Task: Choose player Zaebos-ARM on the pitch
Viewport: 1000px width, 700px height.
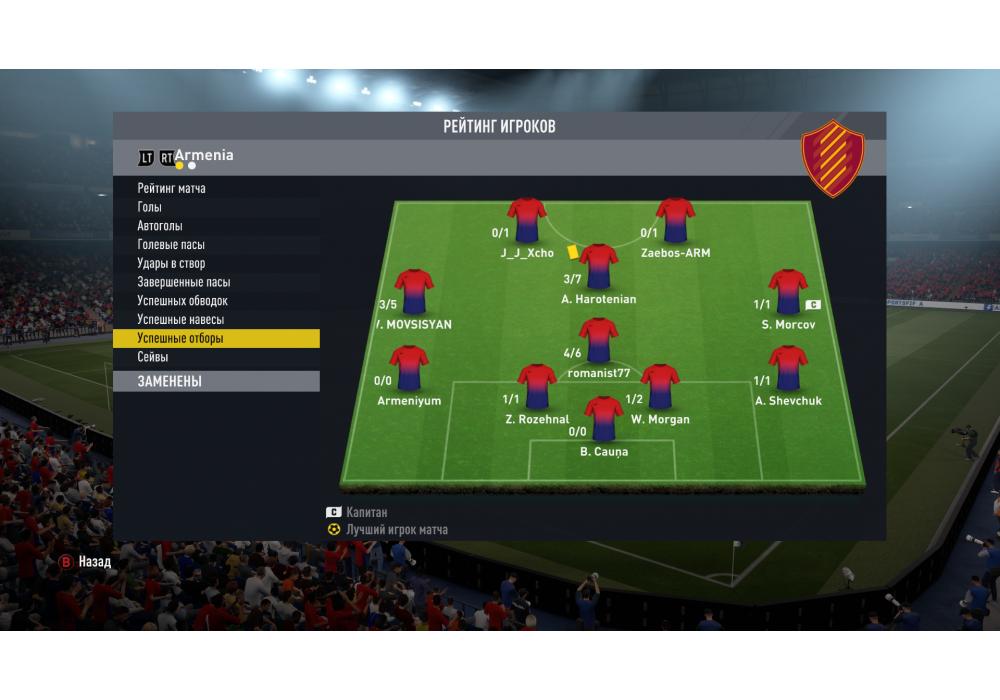Action: click(x=676, y=220)
